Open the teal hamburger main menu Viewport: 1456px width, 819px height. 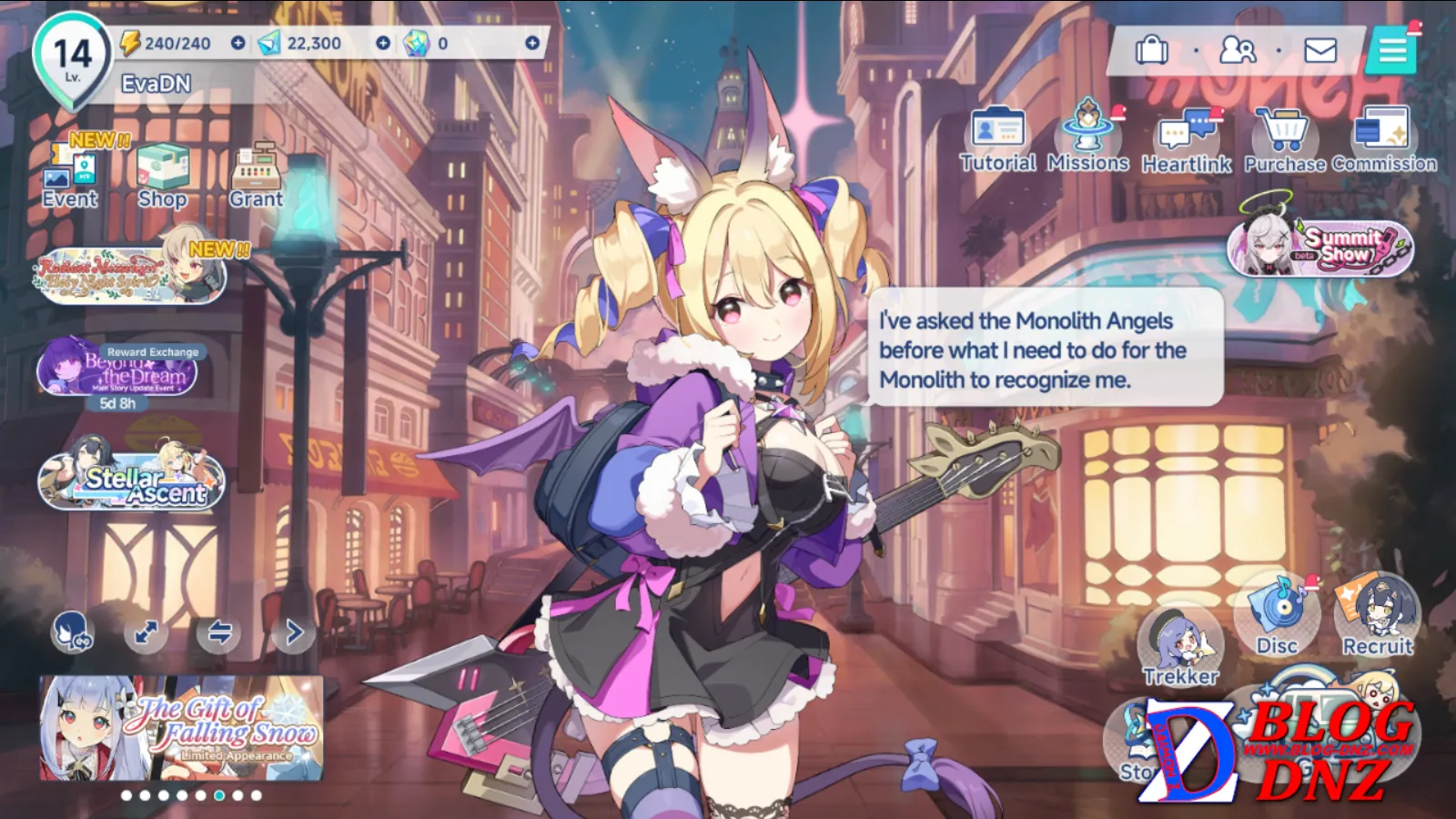(x=1392, y=50)
